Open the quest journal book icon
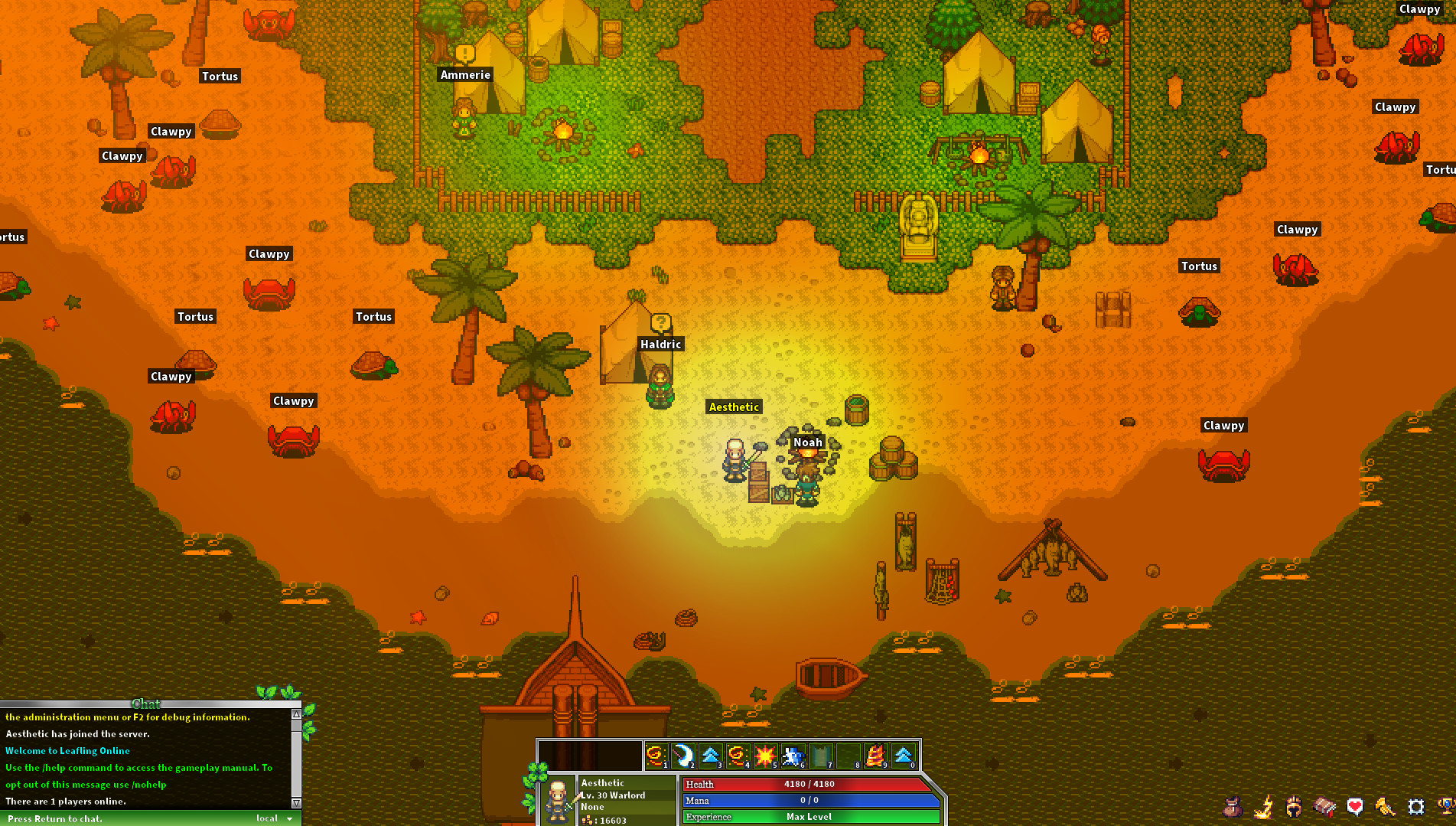This screenshot has height=826, width=1456. tap(1323, 806)
